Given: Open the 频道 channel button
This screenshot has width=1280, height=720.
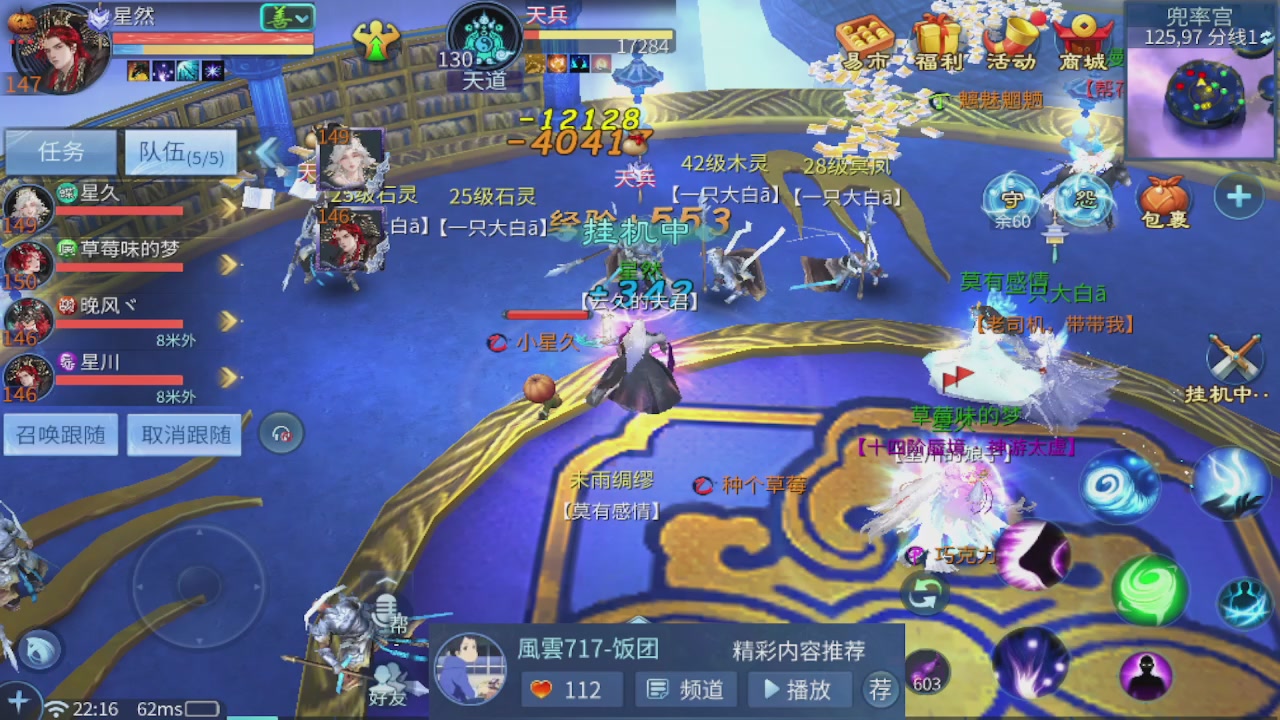Looking at the screenshot, I should [x=685, y=689].
